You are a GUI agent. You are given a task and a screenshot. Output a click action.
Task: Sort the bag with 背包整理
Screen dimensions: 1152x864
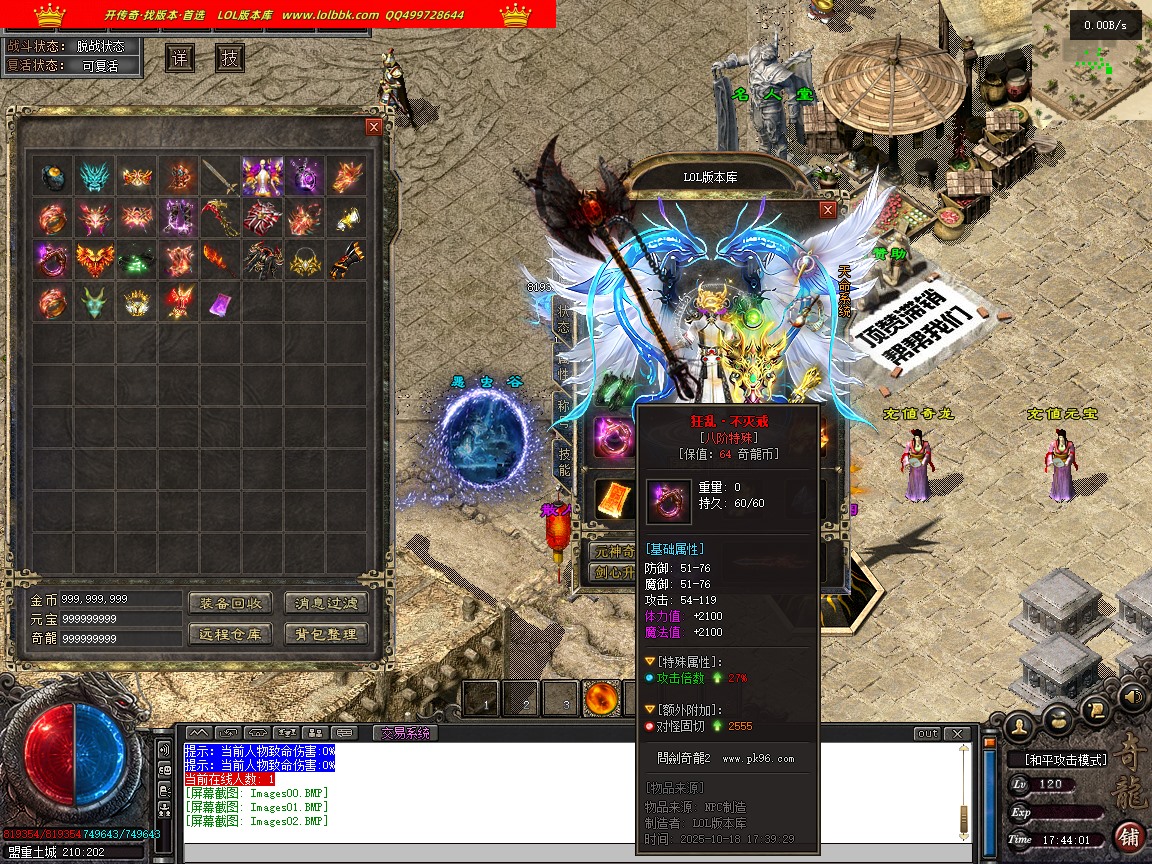coord(326,634)
